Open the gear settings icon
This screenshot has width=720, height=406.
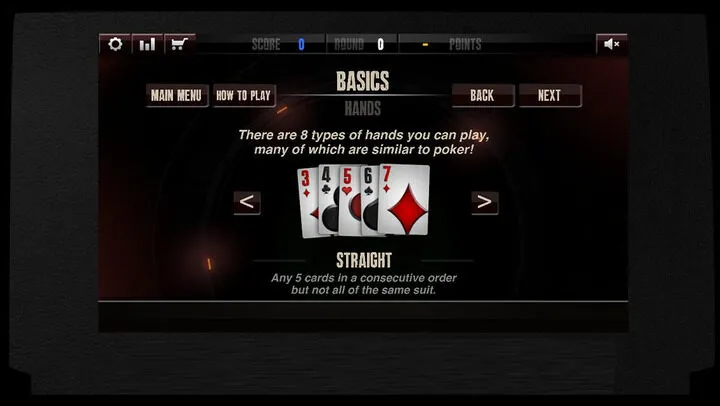tap(115, 44)
